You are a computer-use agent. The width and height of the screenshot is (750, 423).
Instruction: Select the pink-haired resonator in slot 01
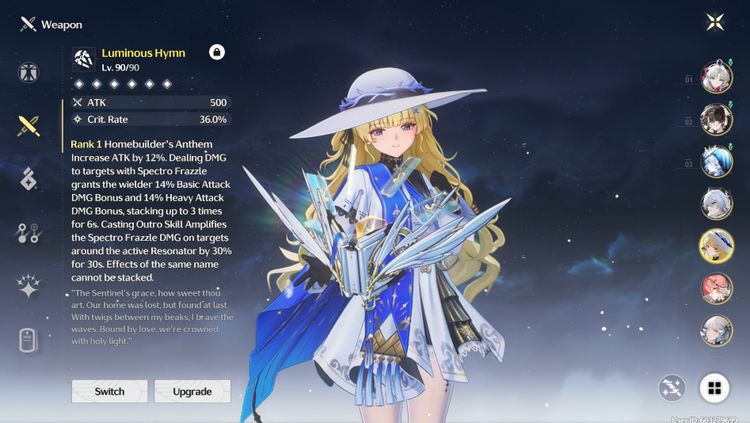pyautogui.click(x=716, y=78)
